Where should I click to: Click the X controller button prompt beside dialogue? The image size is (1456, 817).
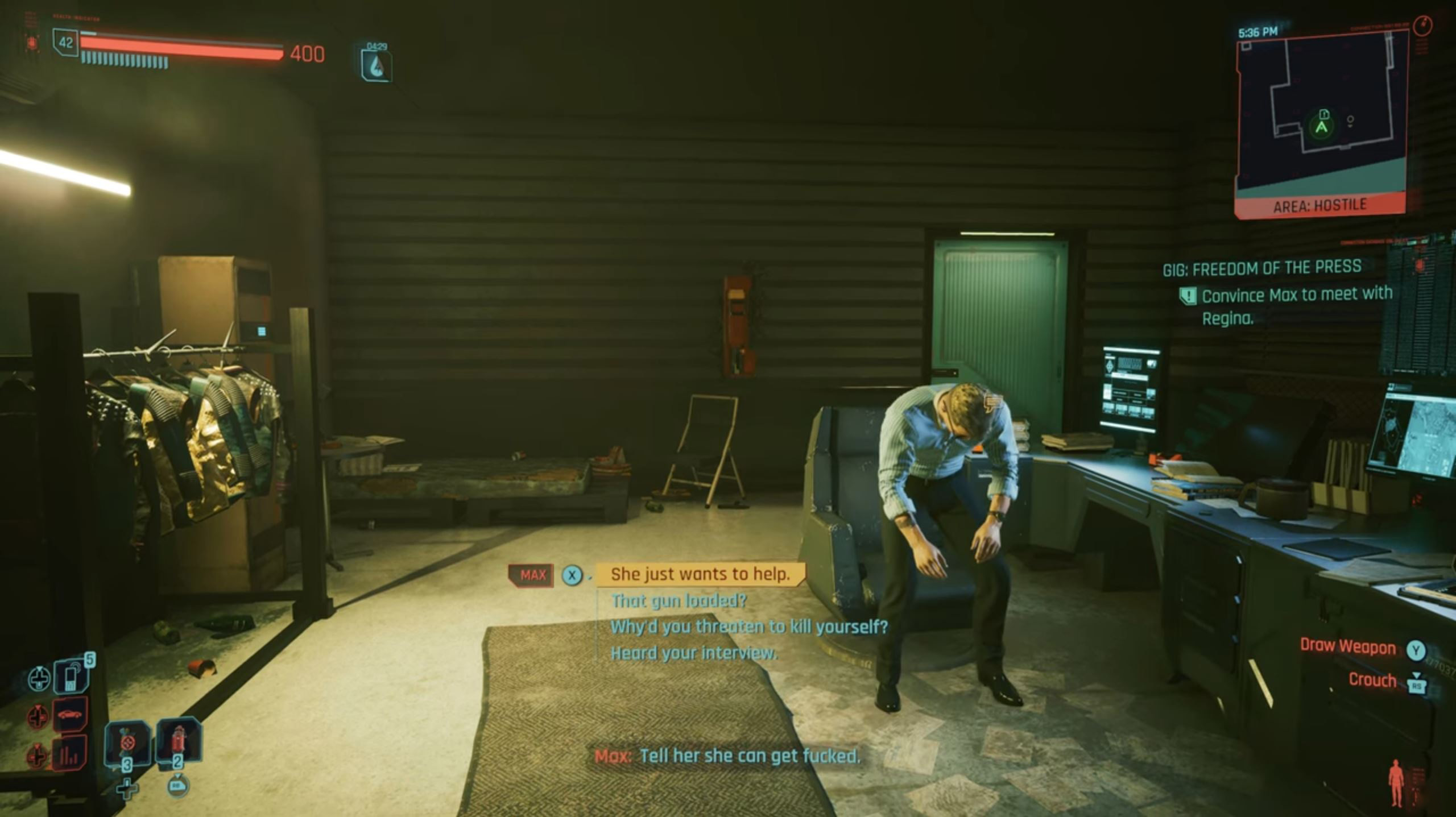click(x=573, y=575)
